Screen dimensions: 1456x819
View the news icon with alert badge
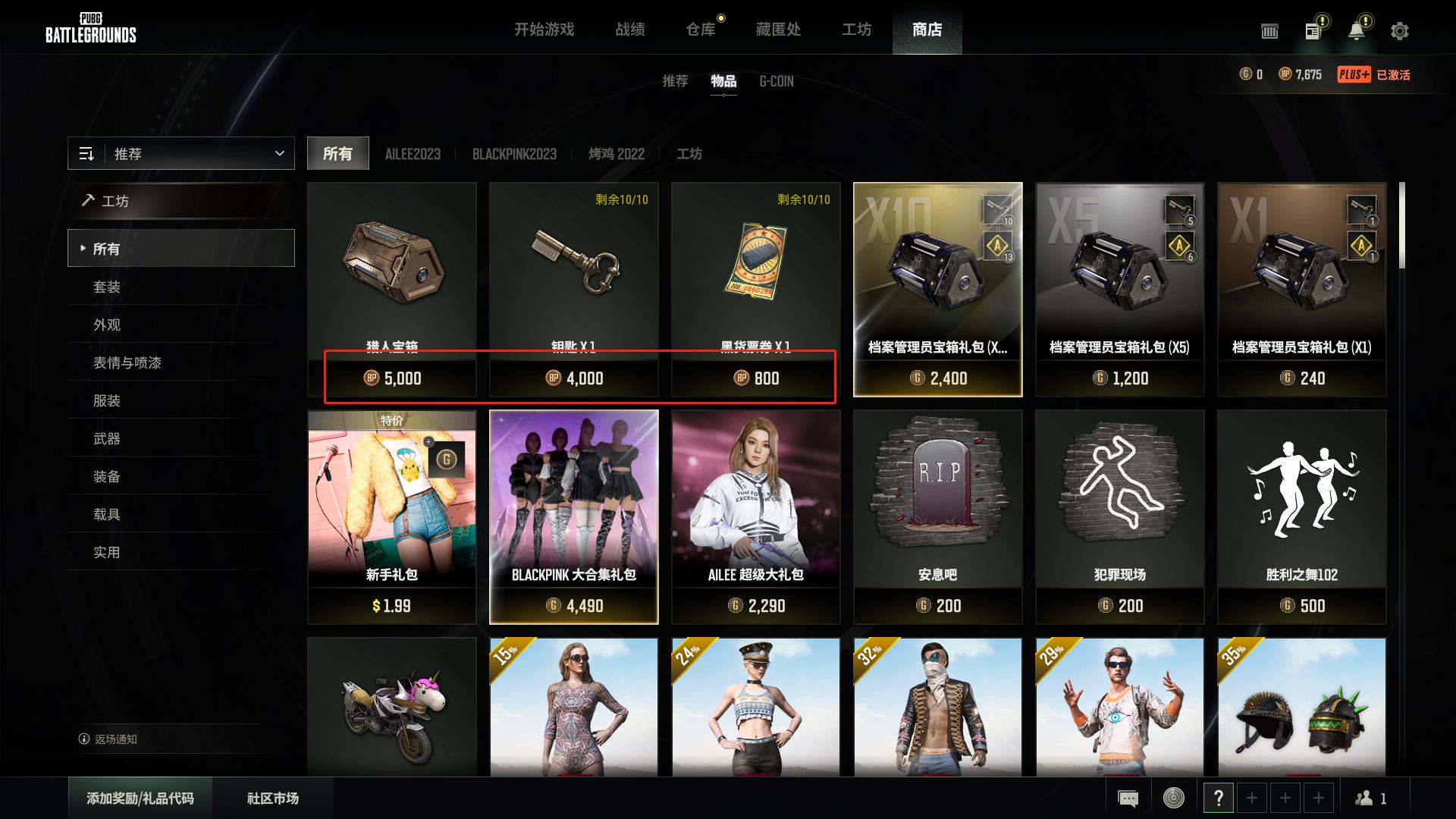(1312, 30)
